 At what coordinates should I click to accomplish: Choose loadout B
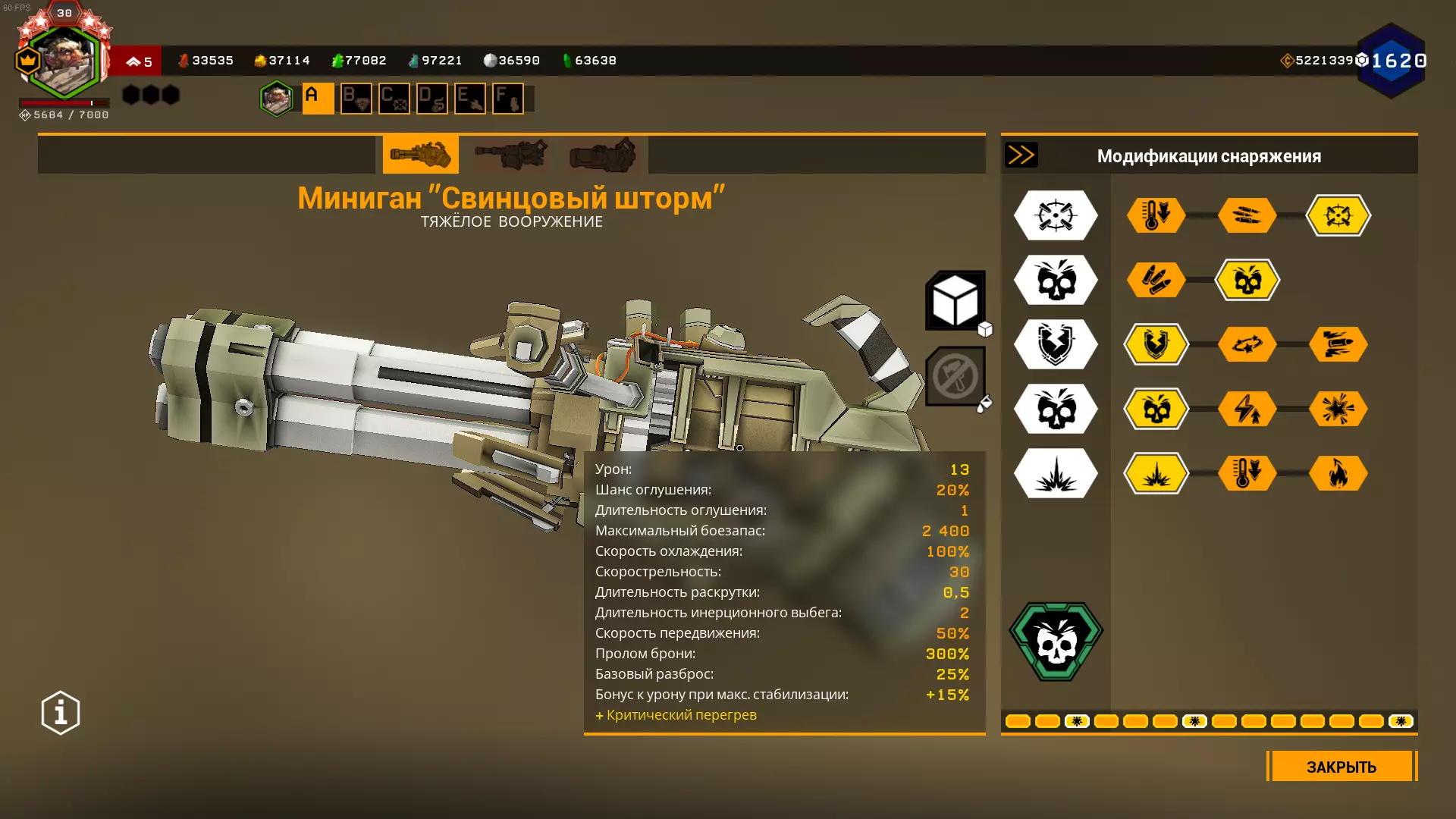pos(356,99)
